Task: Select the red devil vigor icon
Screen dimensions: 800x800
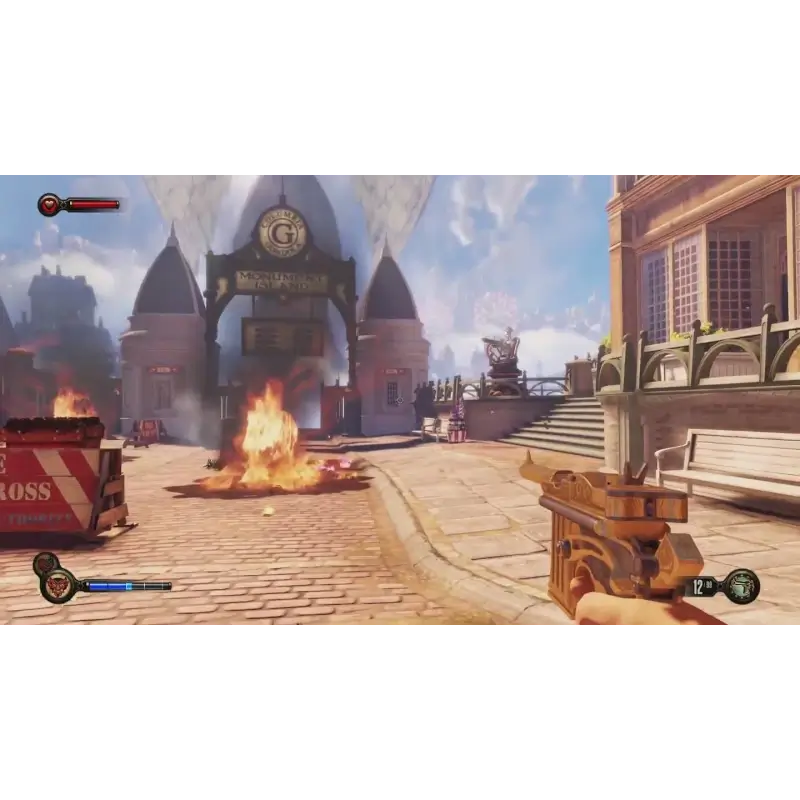Action: tap(58, 585)
